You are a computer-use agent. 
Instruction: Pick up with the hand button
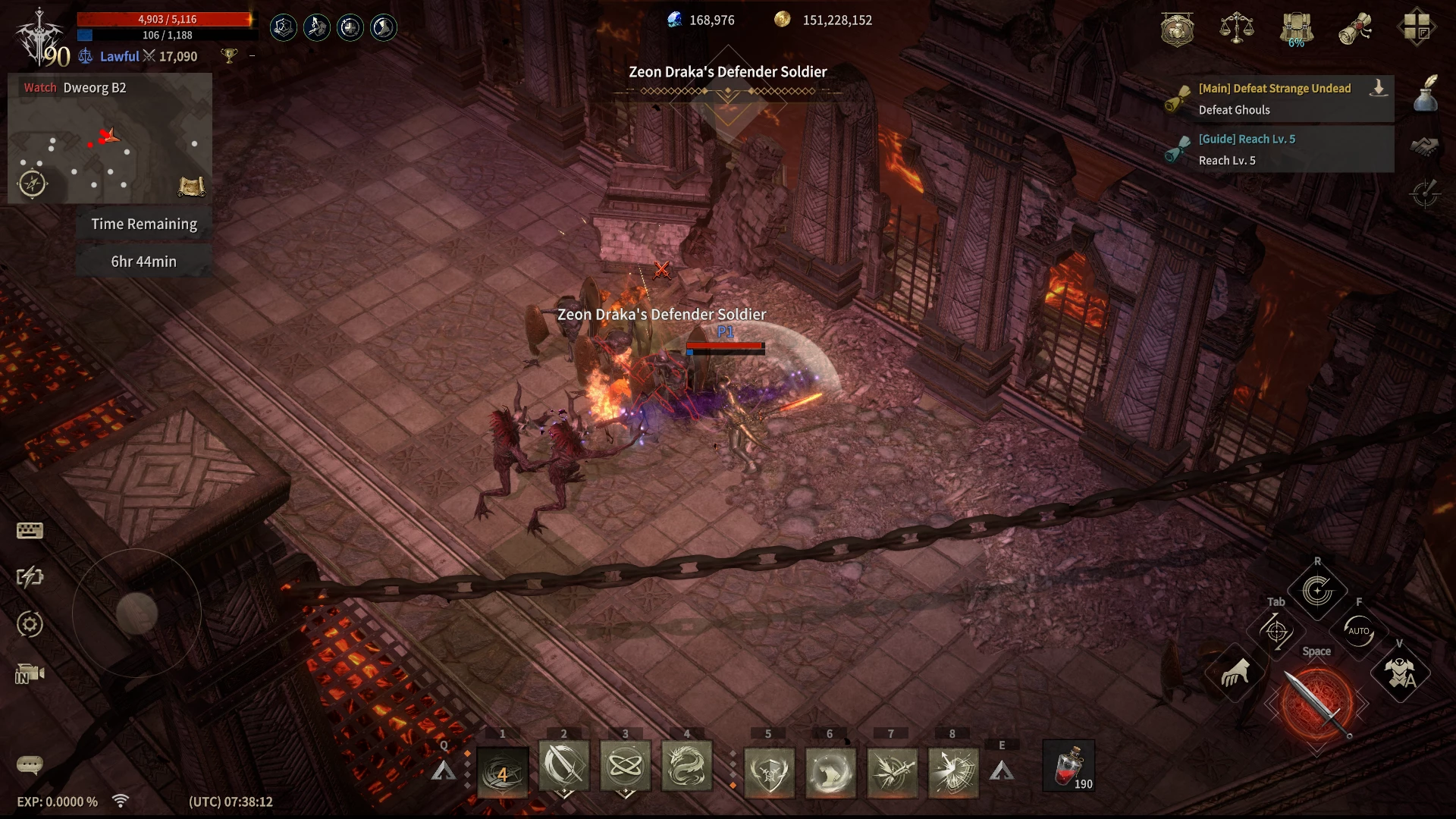pos(1235,673)
